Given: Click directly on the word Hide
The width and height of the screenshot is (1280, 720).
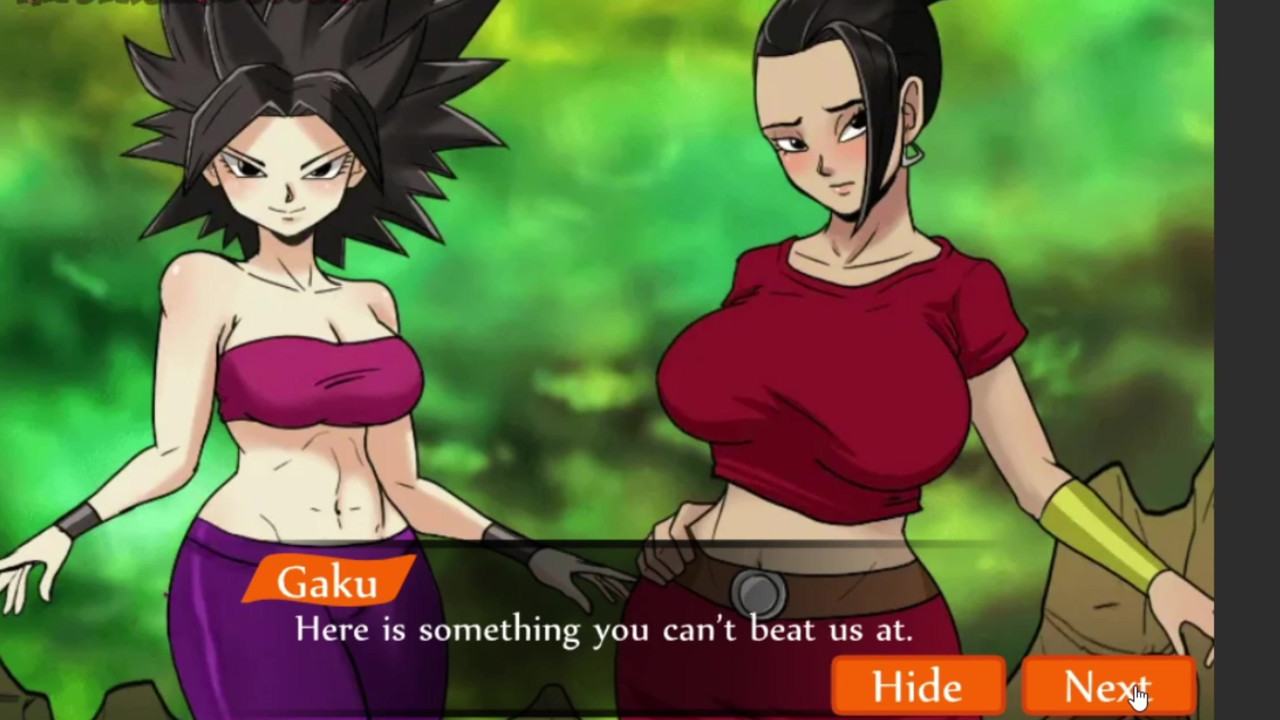Looking at the screenshot, I should (x=916, y=686).
